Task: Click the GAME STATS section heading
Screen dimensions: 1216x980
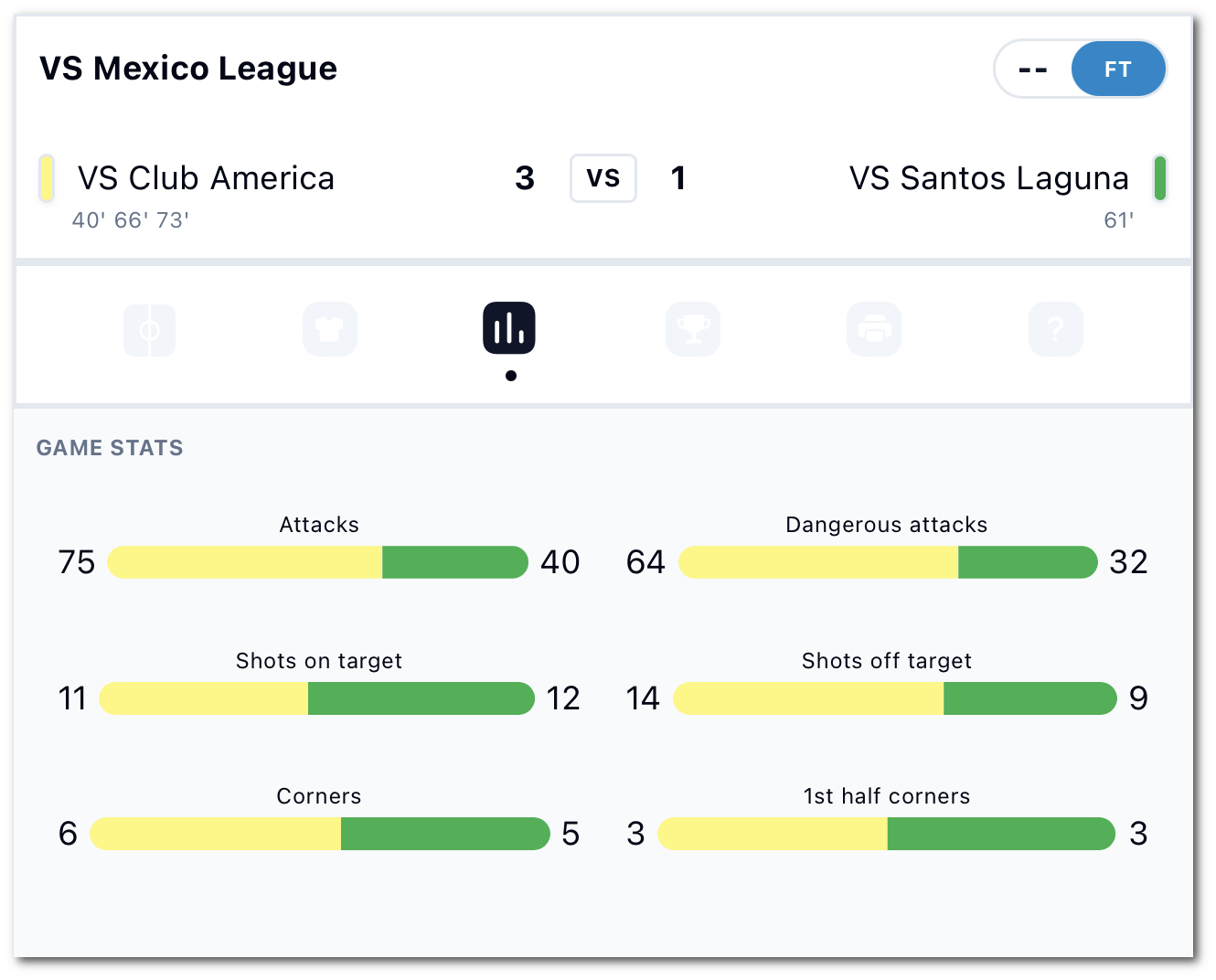Action: tap(109, 448)
